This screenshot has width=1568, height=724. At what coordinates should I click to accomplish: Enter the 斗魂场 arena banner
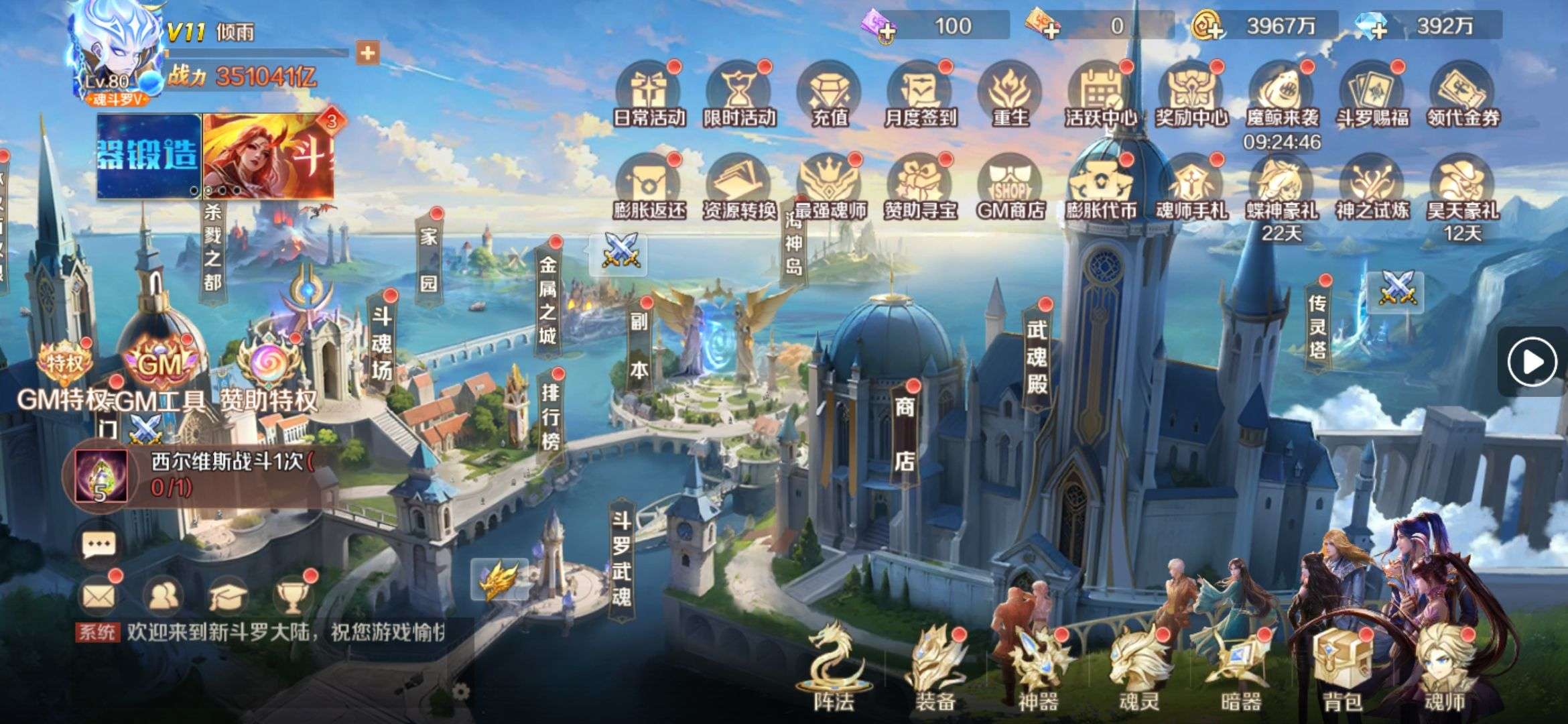[382, 342]
